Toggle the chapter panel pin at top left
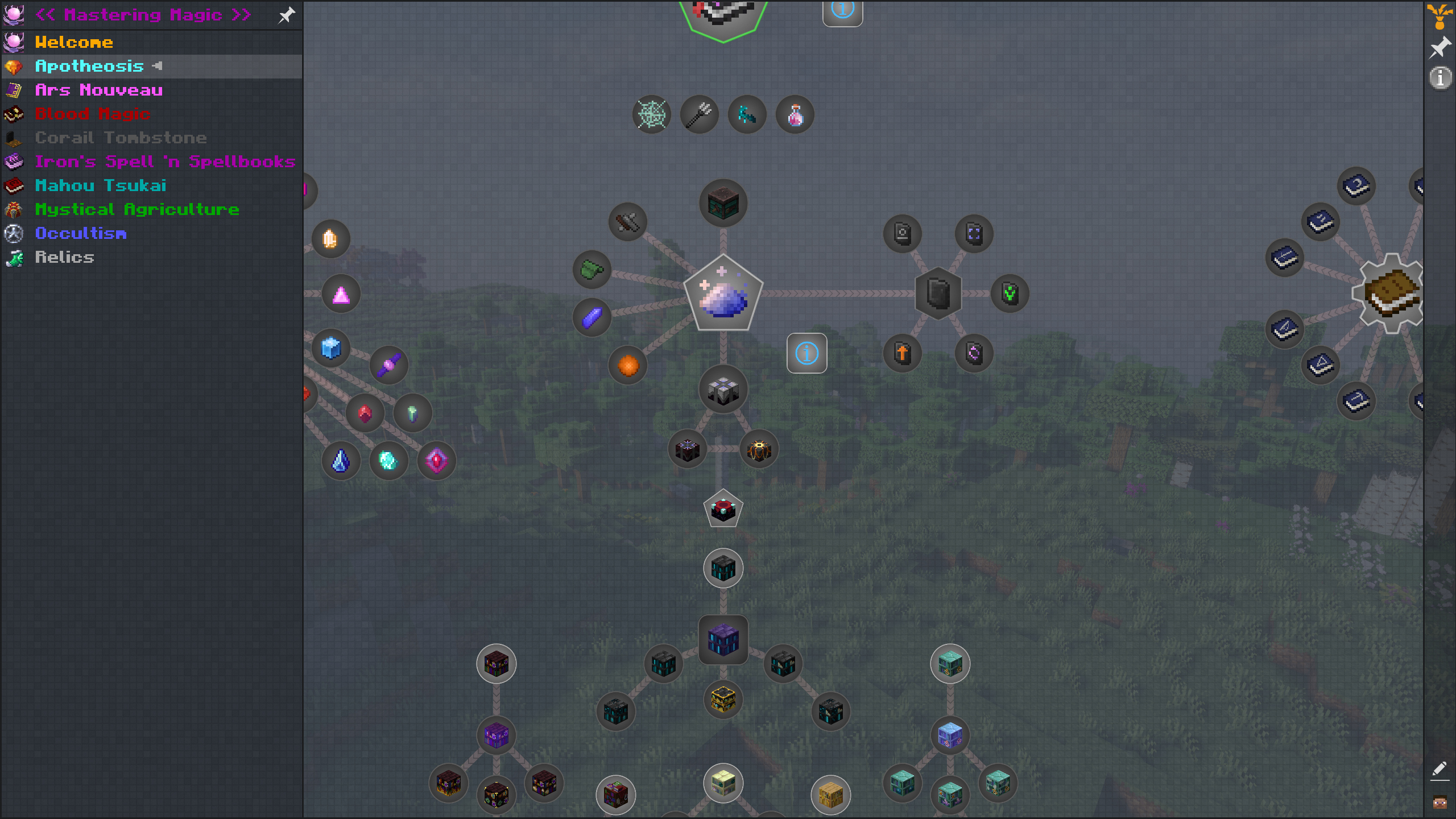The height and width of the screenshot is (819, 1456). tap(287, 15)
